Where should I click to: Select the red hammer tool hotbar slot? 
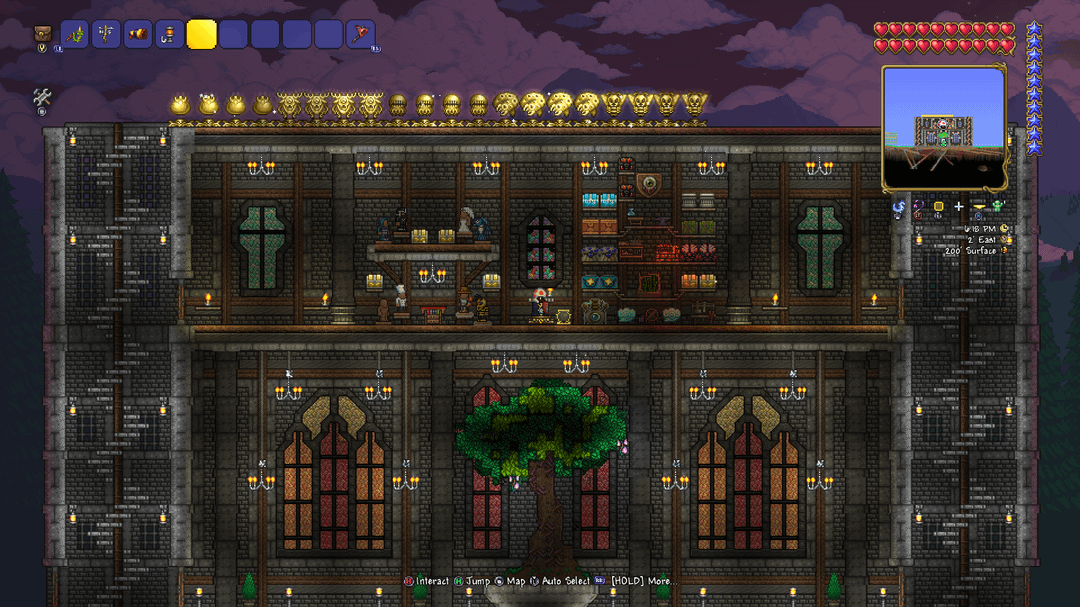[360, 35]
